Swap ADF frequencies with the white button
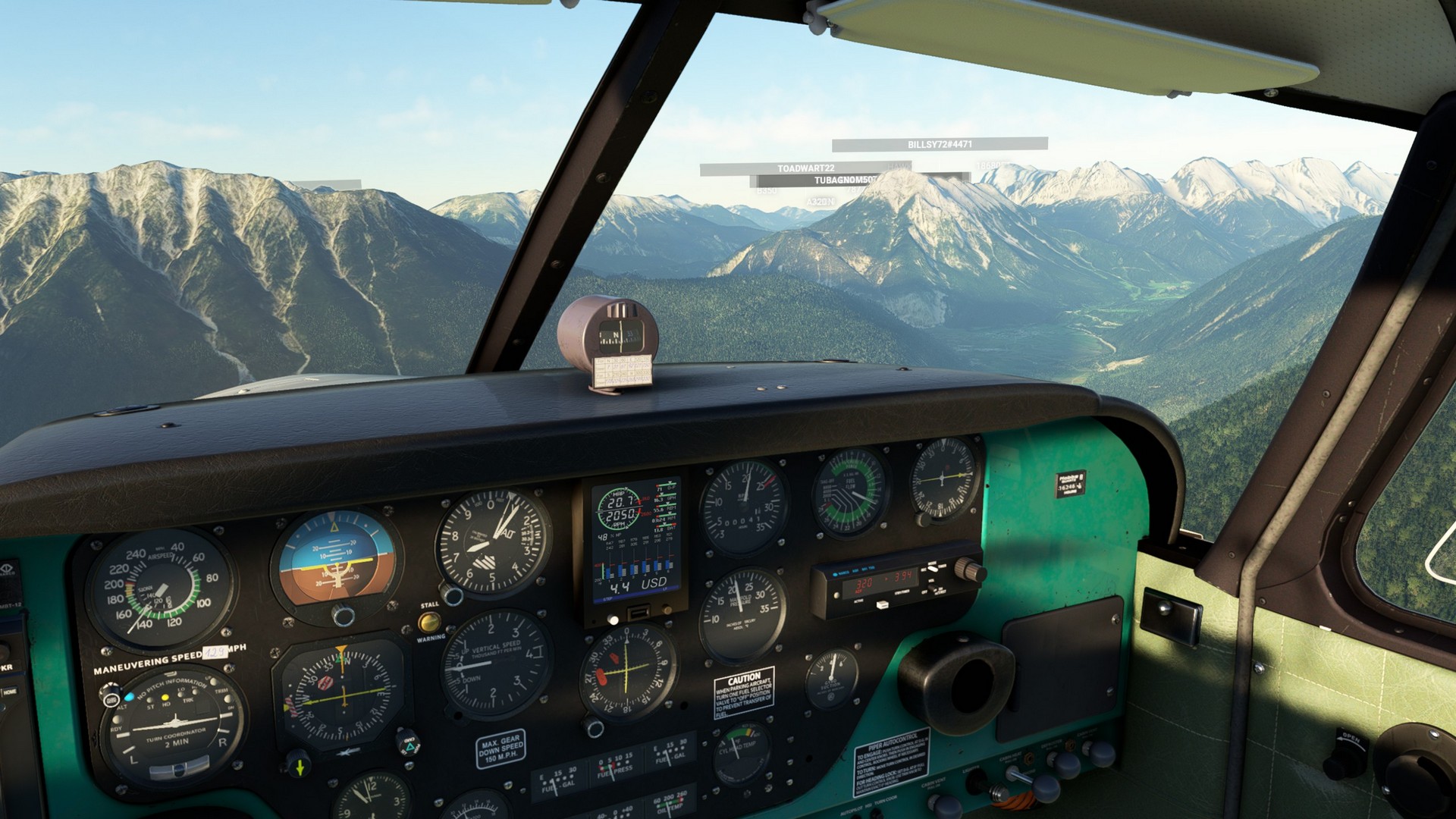 881,604
